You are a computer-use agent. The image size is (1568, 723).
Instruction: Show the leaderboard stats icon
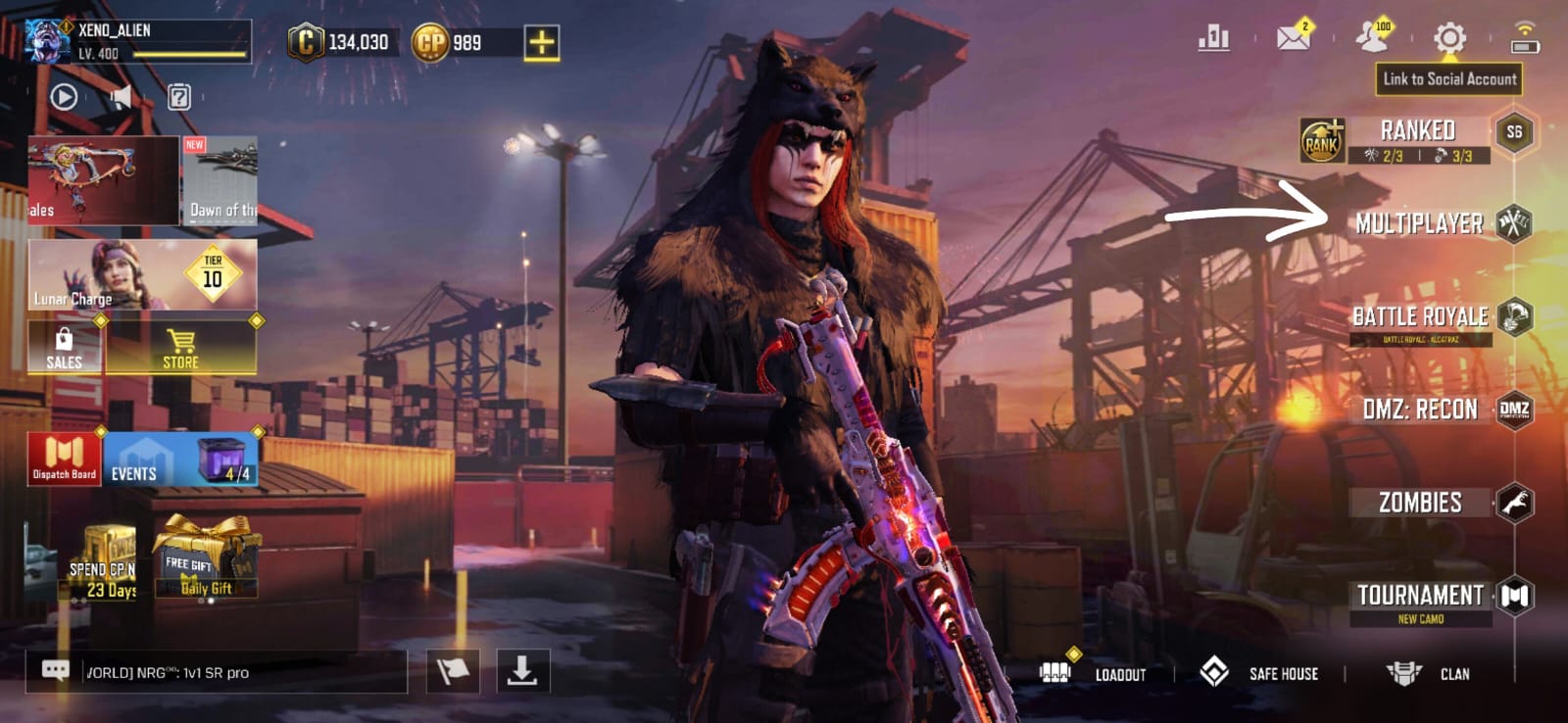point(1213,38)
